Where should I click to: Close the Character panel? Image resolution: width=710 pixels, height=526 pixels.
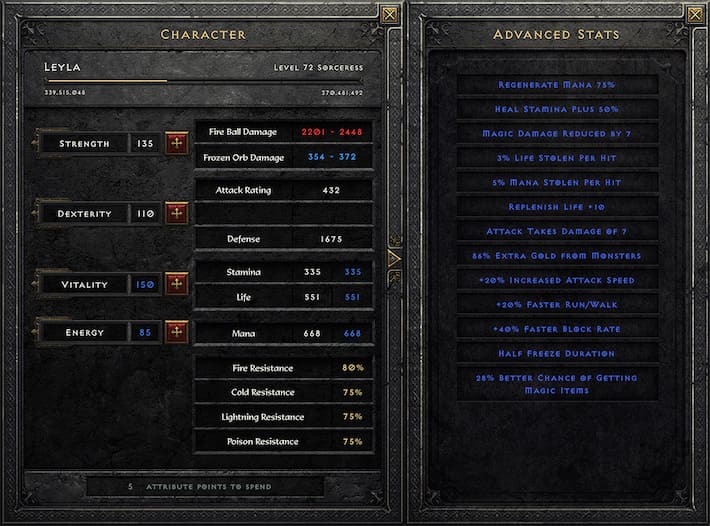[390, 14]
